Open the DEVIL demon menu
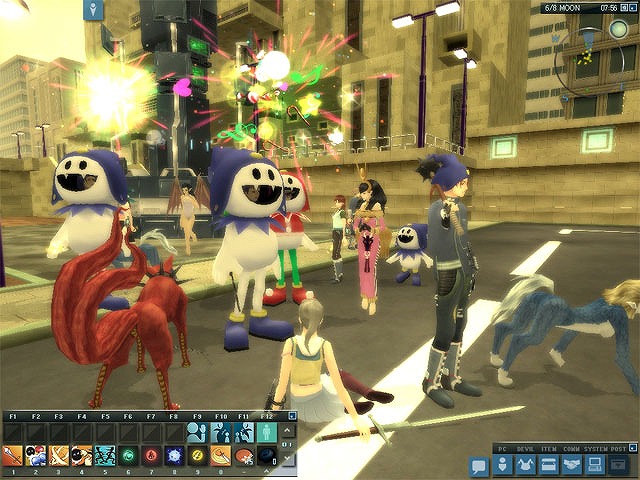The height and width of the screenshot is (480, 640). (526, 463)
